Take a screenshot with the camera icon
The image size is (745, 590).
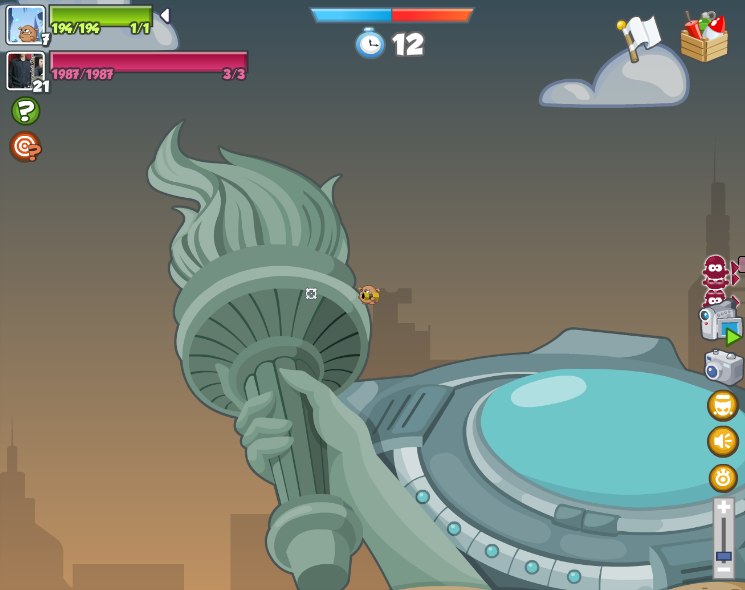point(723,367)
